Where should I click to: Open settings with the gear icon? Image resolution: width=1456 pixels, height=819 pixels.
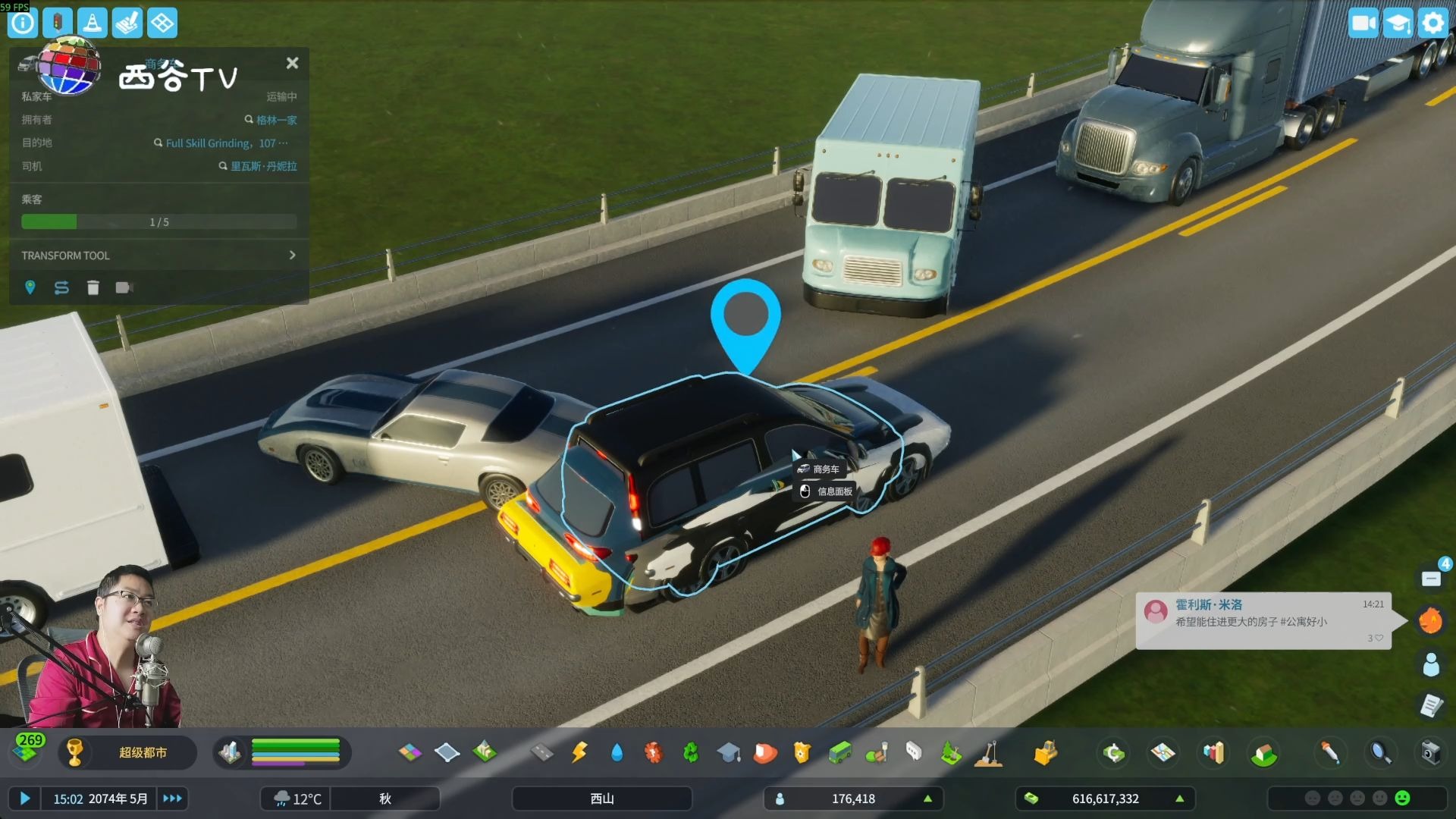tap(1432, 23)
